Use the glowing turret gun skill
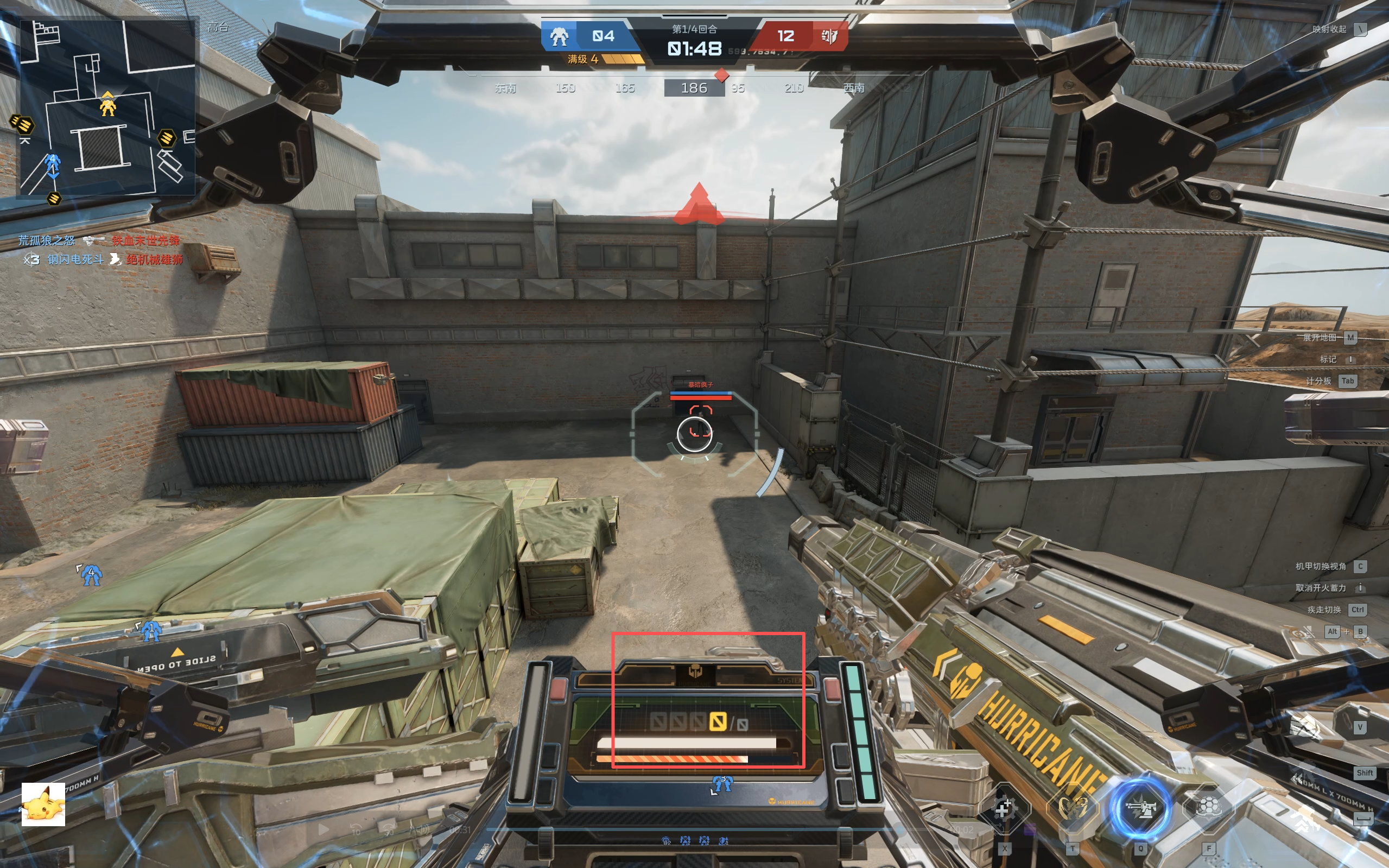This screenshot has width=1389, height=868. (x=1140, y=809)
